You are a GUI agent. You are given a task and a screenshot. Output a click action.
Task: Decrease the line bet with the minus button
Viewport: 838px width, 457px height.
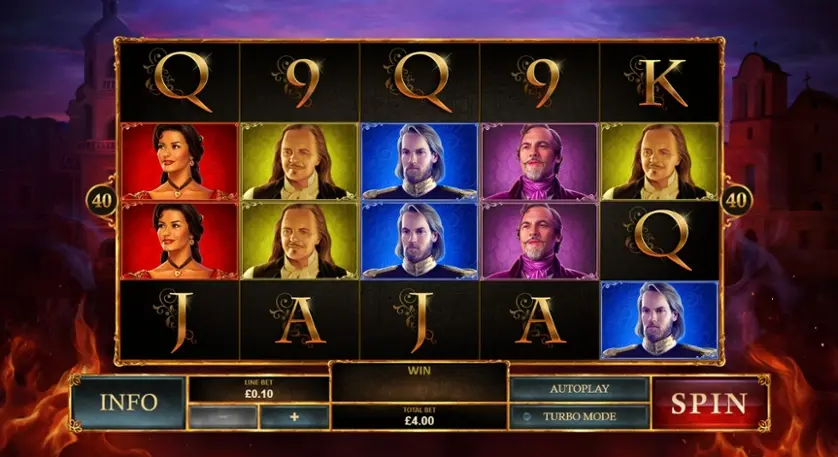click(223, 417)
